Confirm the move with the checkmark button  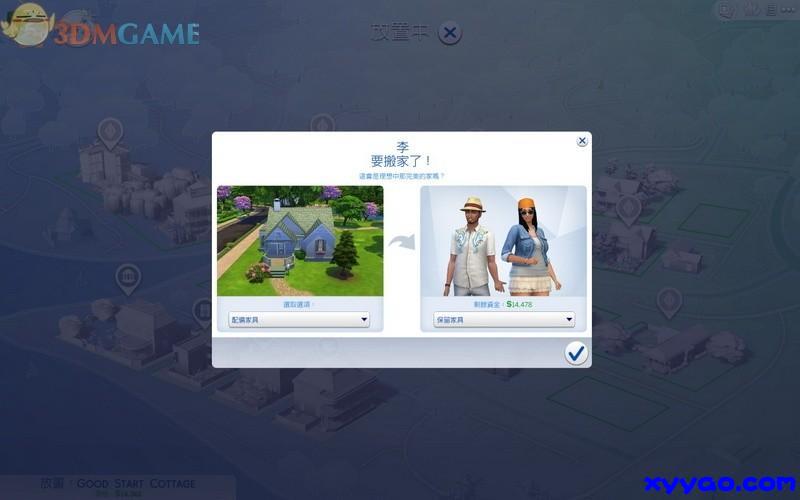576,353
